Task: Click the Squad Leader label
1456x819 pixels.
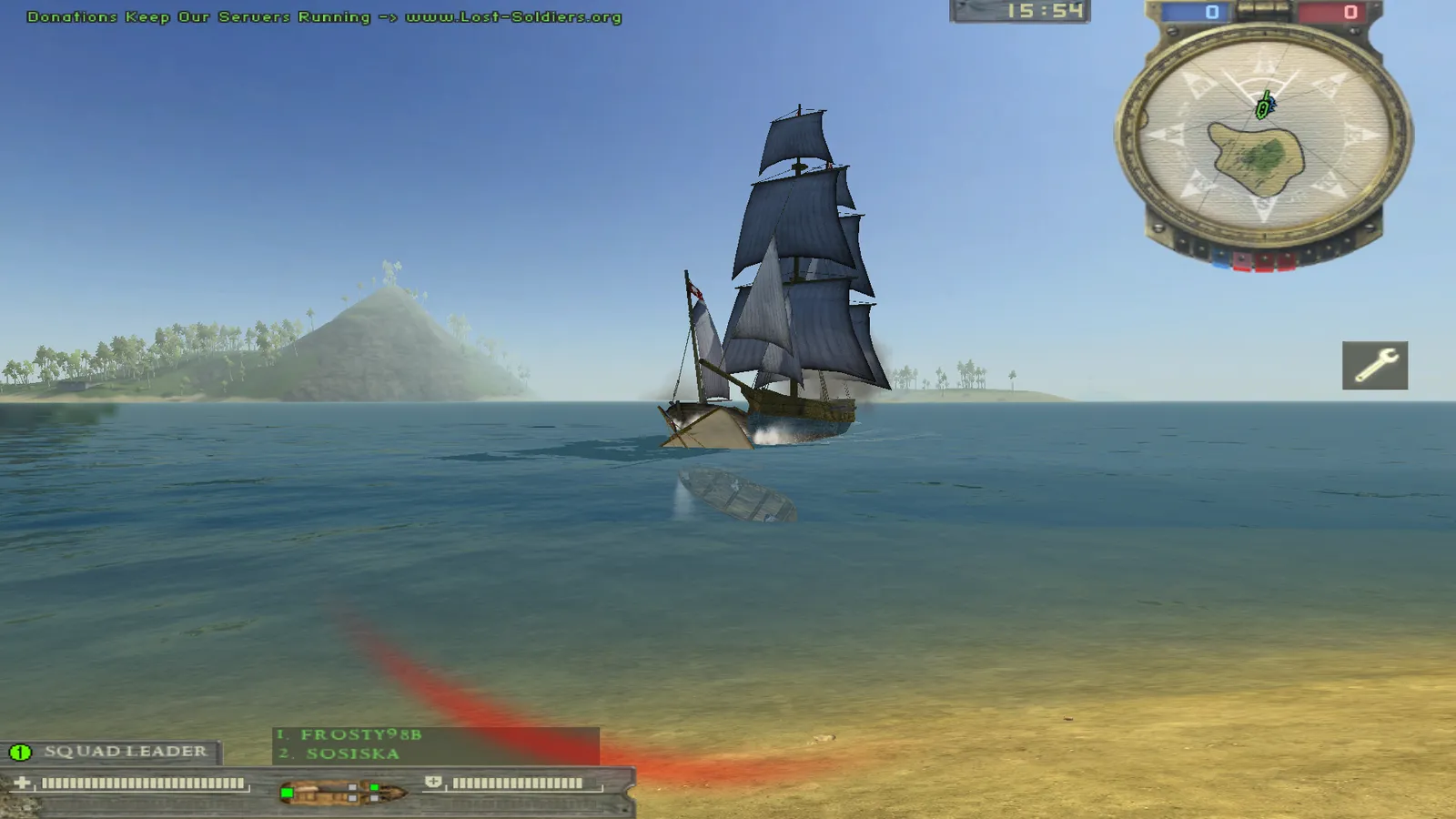Action: [125, 752]
